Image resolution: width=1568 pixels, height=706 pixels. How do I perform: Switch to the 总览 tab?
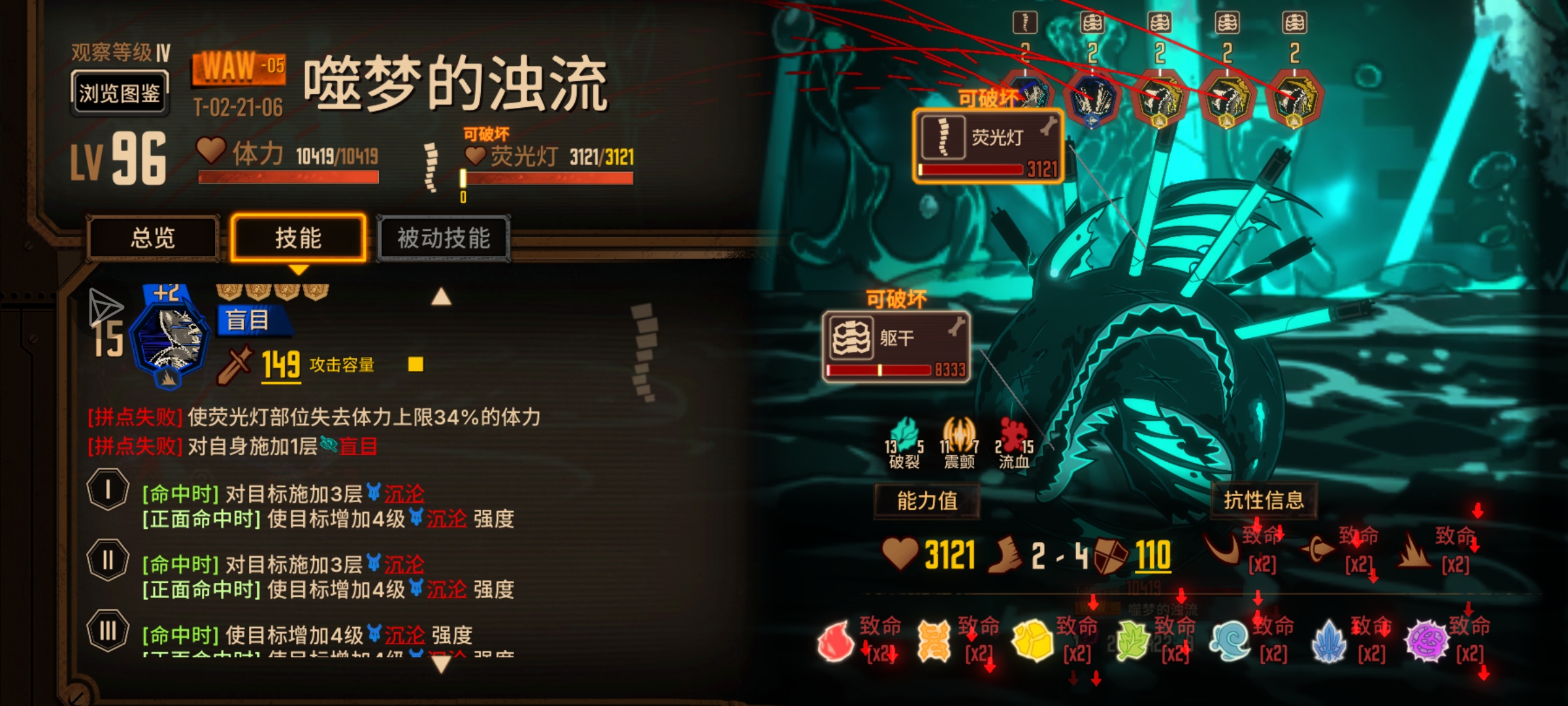tap(153, 239)
